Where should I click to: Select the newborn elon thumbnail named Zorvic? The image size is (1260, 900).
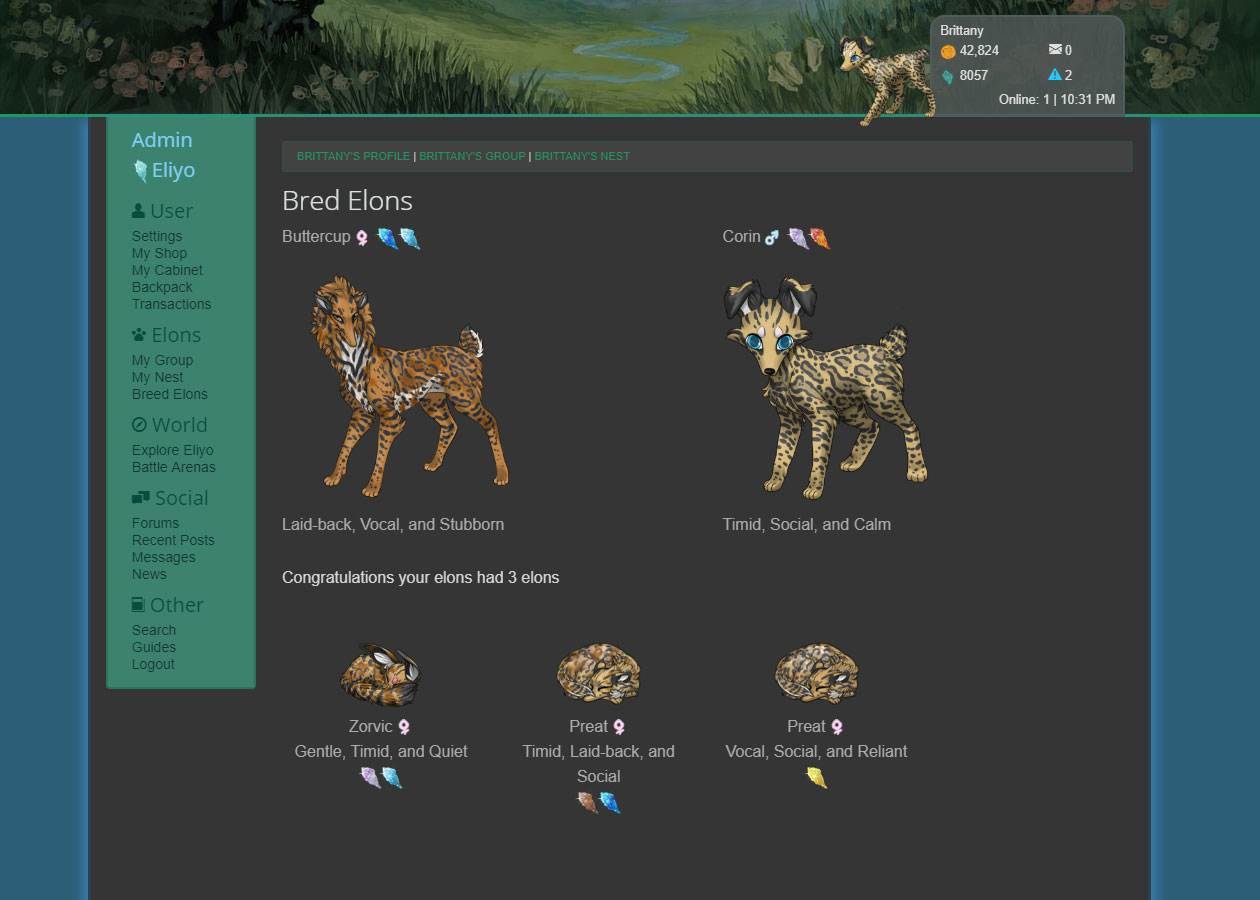coord(380,675)
